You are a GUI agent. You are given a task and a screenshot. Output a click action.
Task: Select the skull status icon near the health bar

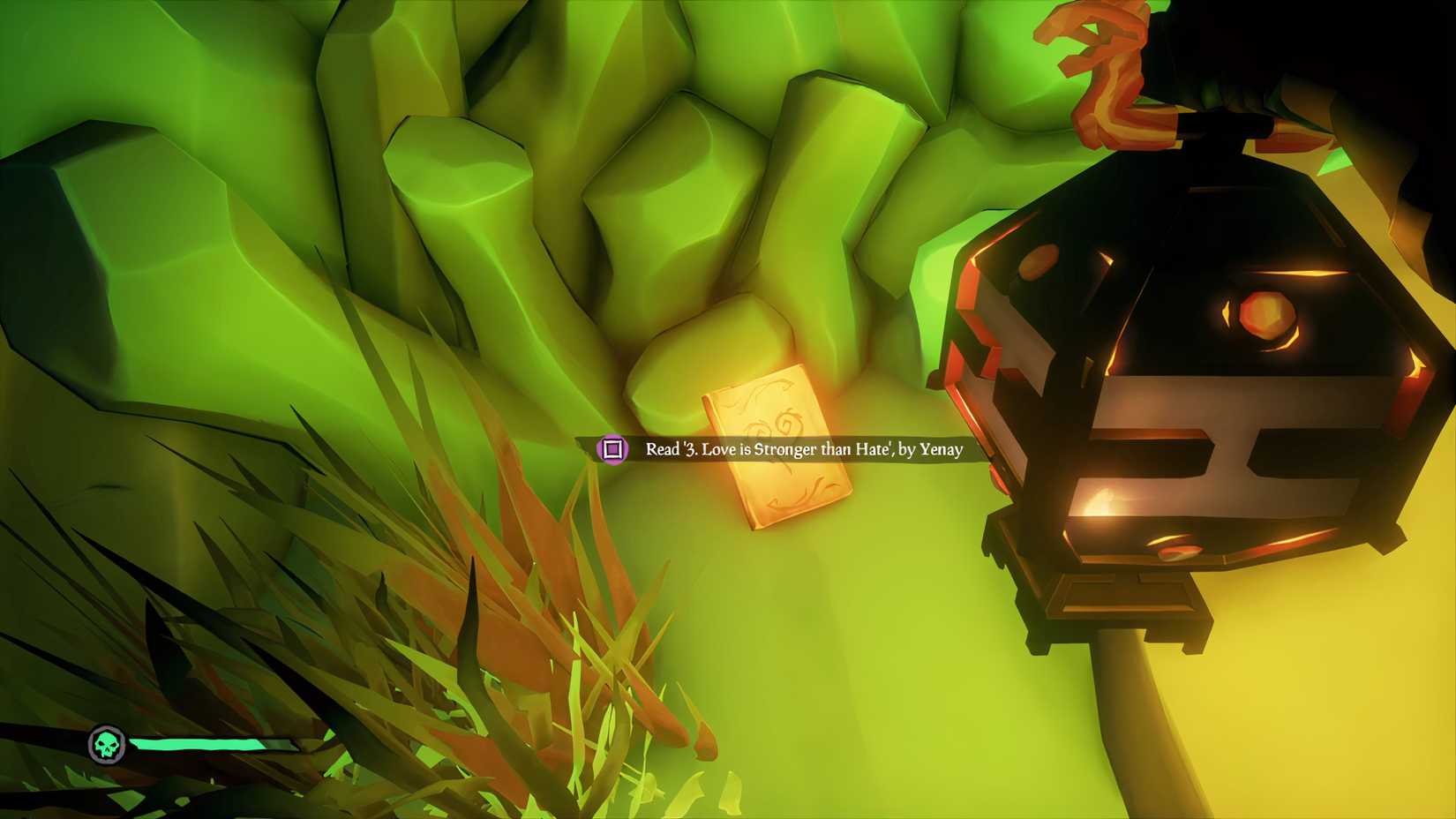click(x=106, y=744)
